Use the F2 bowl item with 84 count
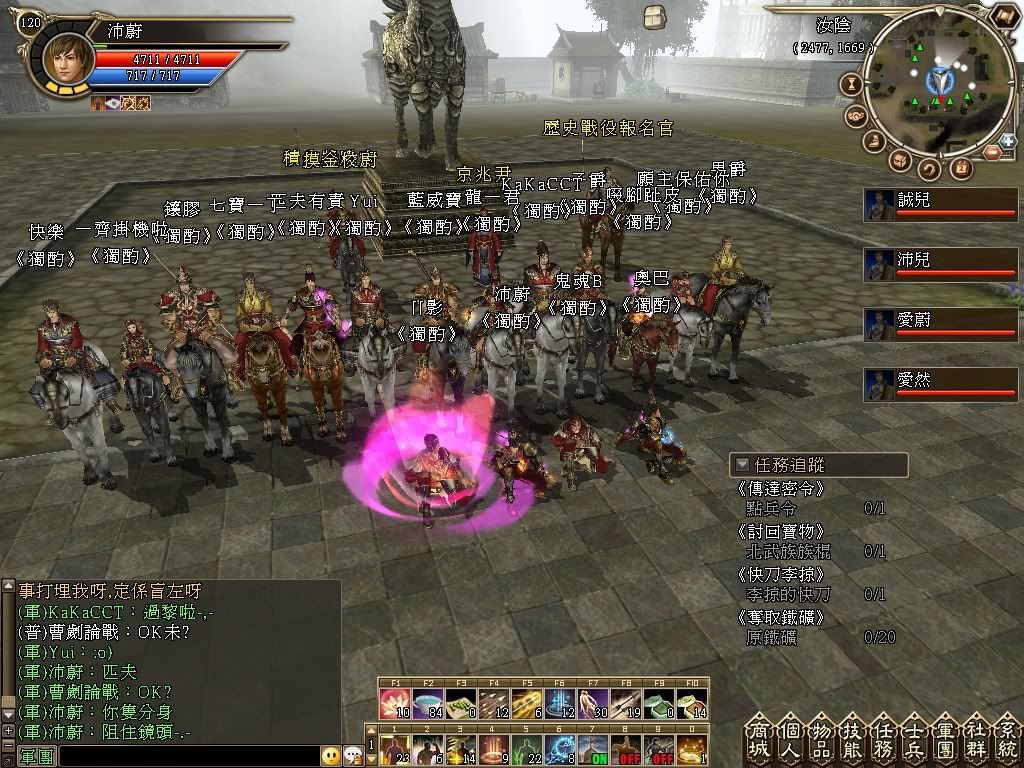Viewport: 1024px width, 768px height. pyautogui.click(x=428, y=704)
